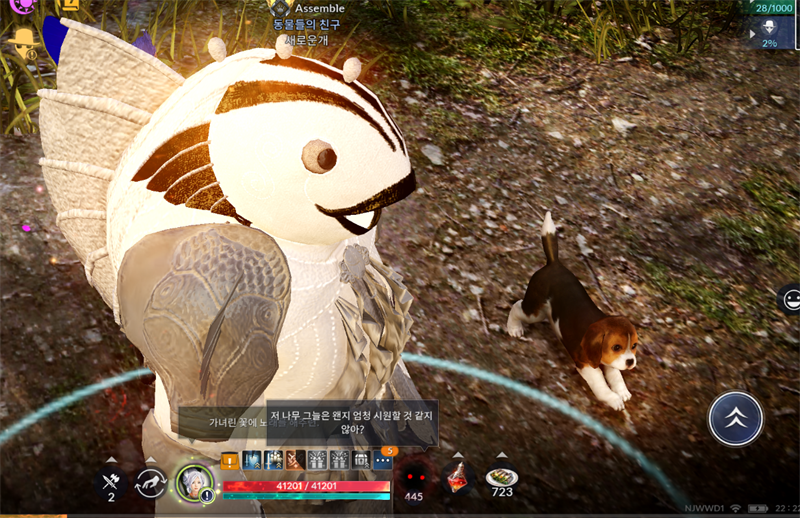The image size is (800, 518).
Task: Select the orange exclamation buff icon
Action: click(x=230, y=460)
